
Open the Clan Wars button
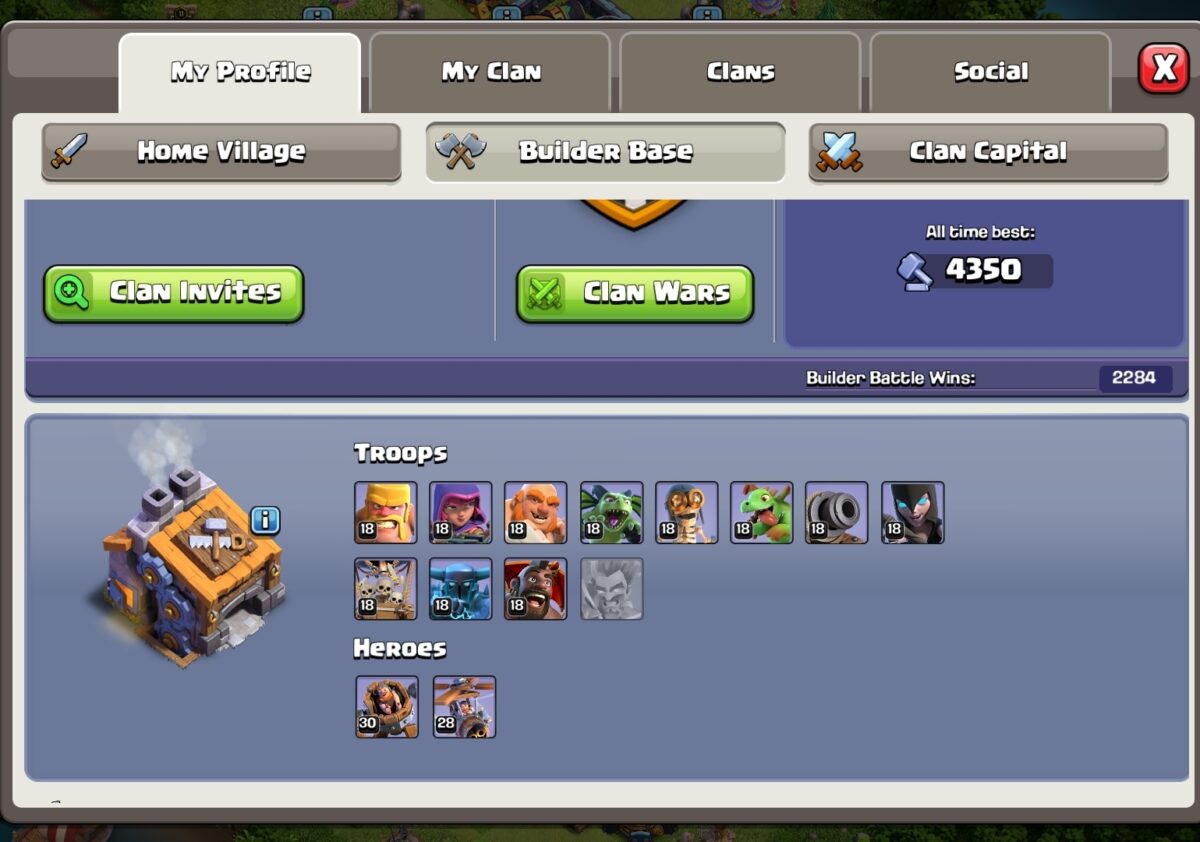(635, 293)
